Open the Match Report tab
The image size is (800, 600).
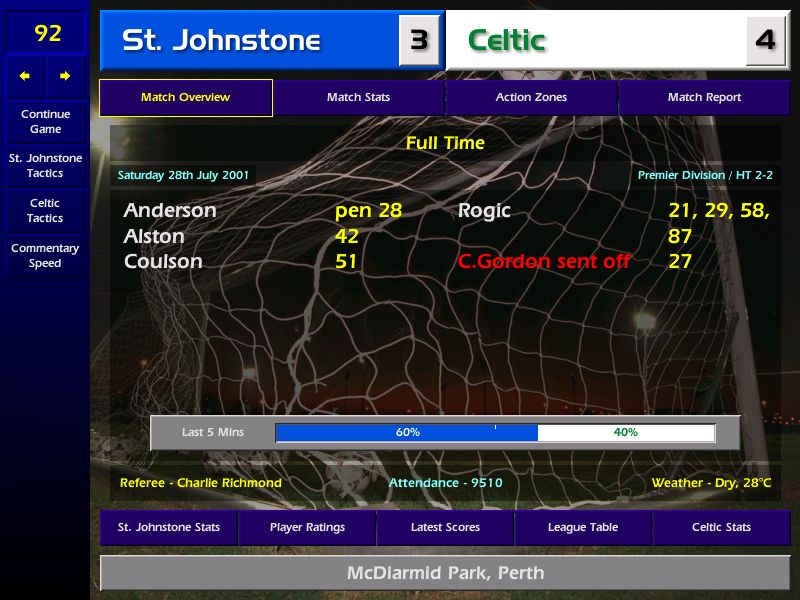coord(704,98)
